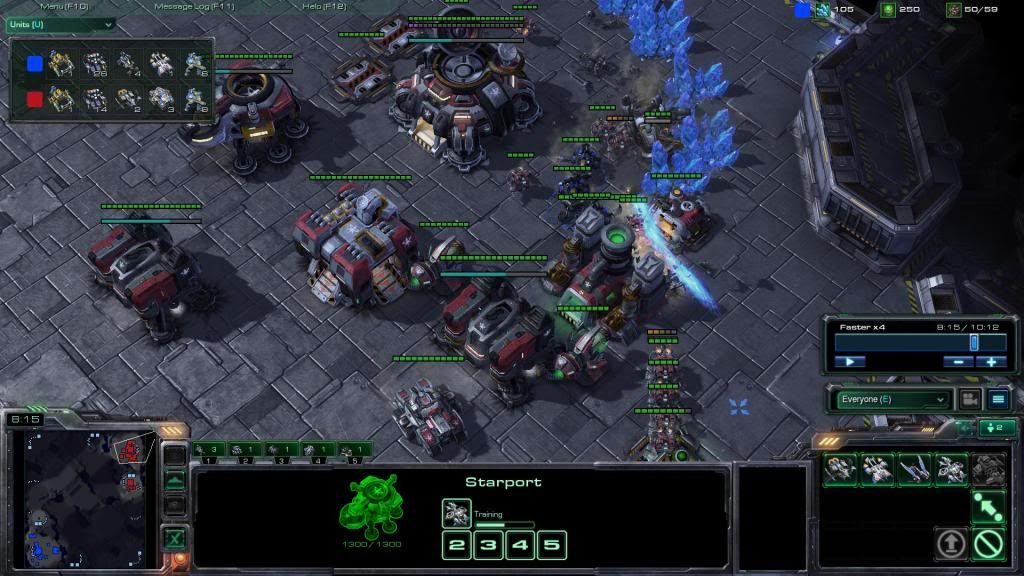The image size is (1024, 576).
Task: Open the Help (F12) menu
Action: [323, 7]
